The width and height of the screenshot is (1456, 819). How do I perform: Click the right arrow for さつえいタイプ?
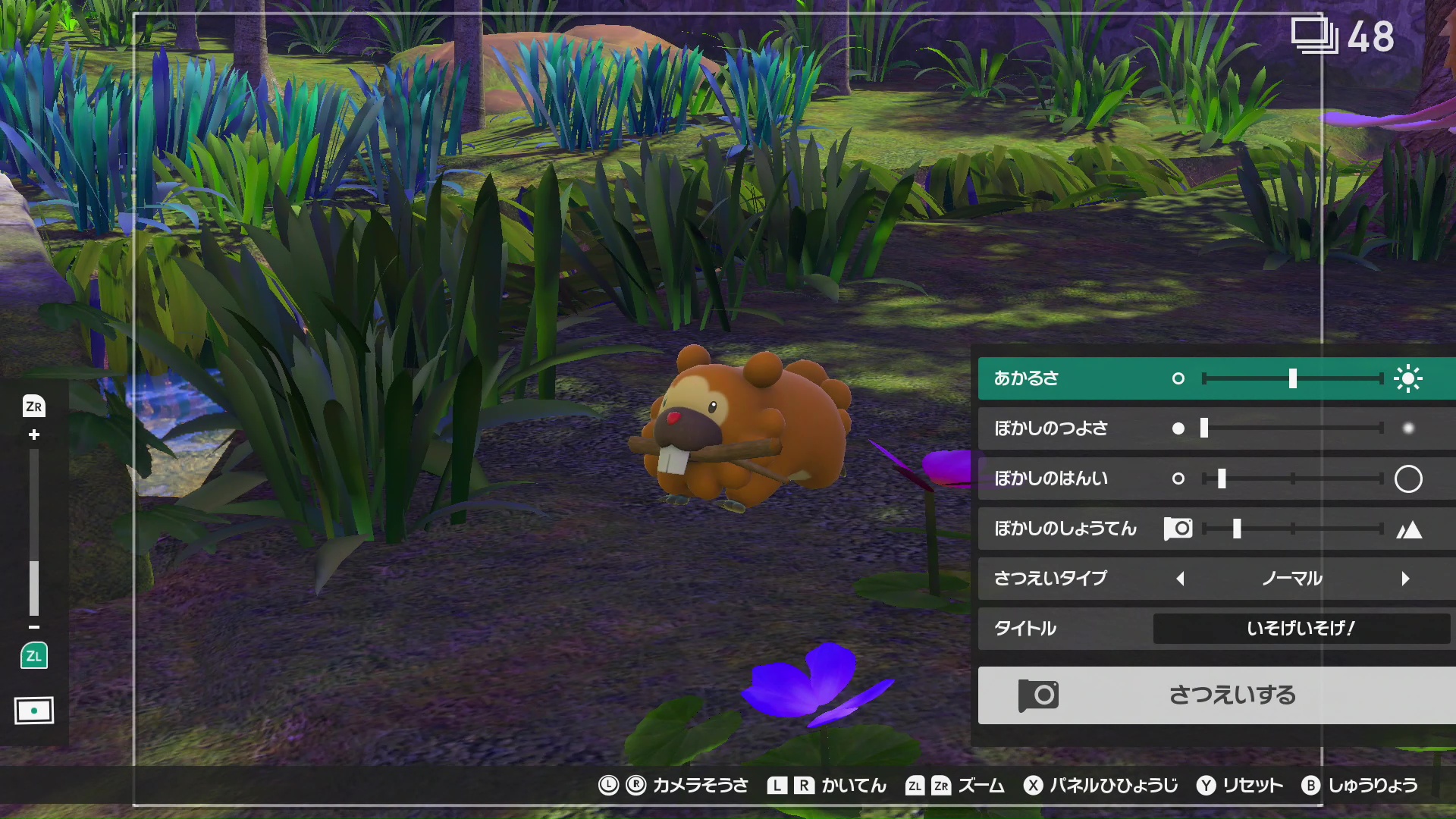click(x=1405, y=579)
